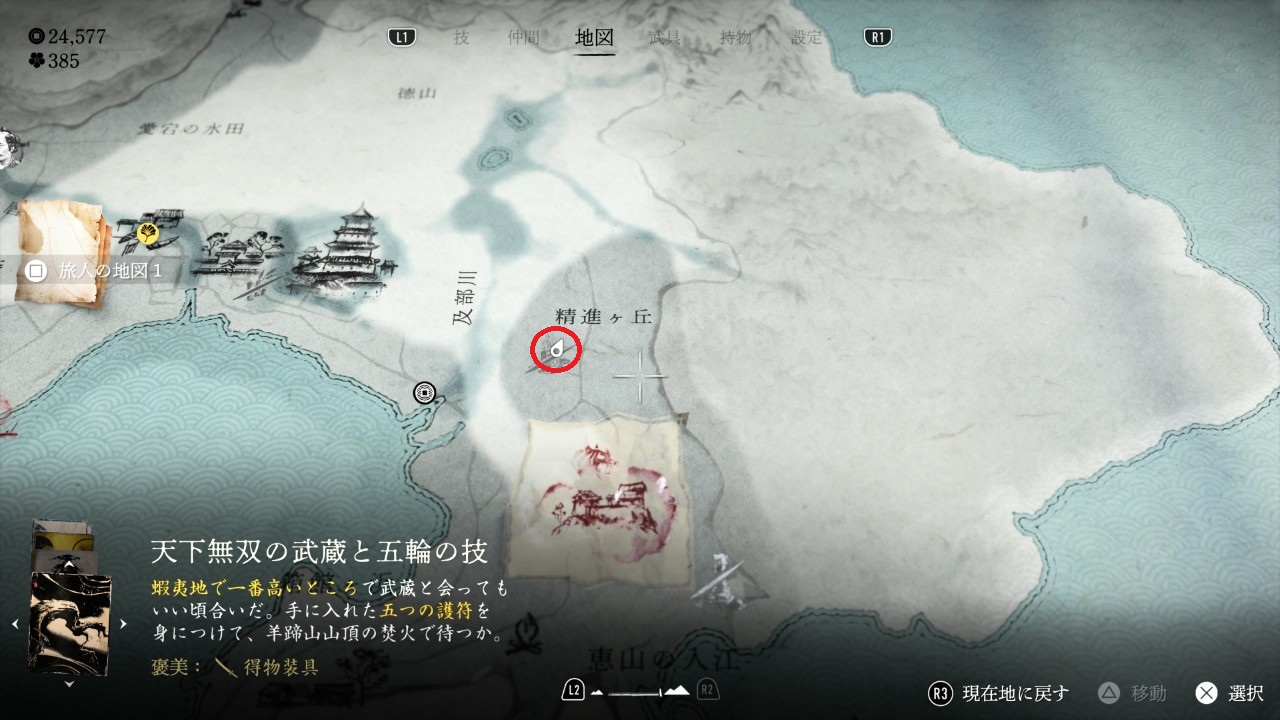Open the 旅人の地図1 traveler's map scrap
Screen dimensions: 1280x720
pos(62,252)
